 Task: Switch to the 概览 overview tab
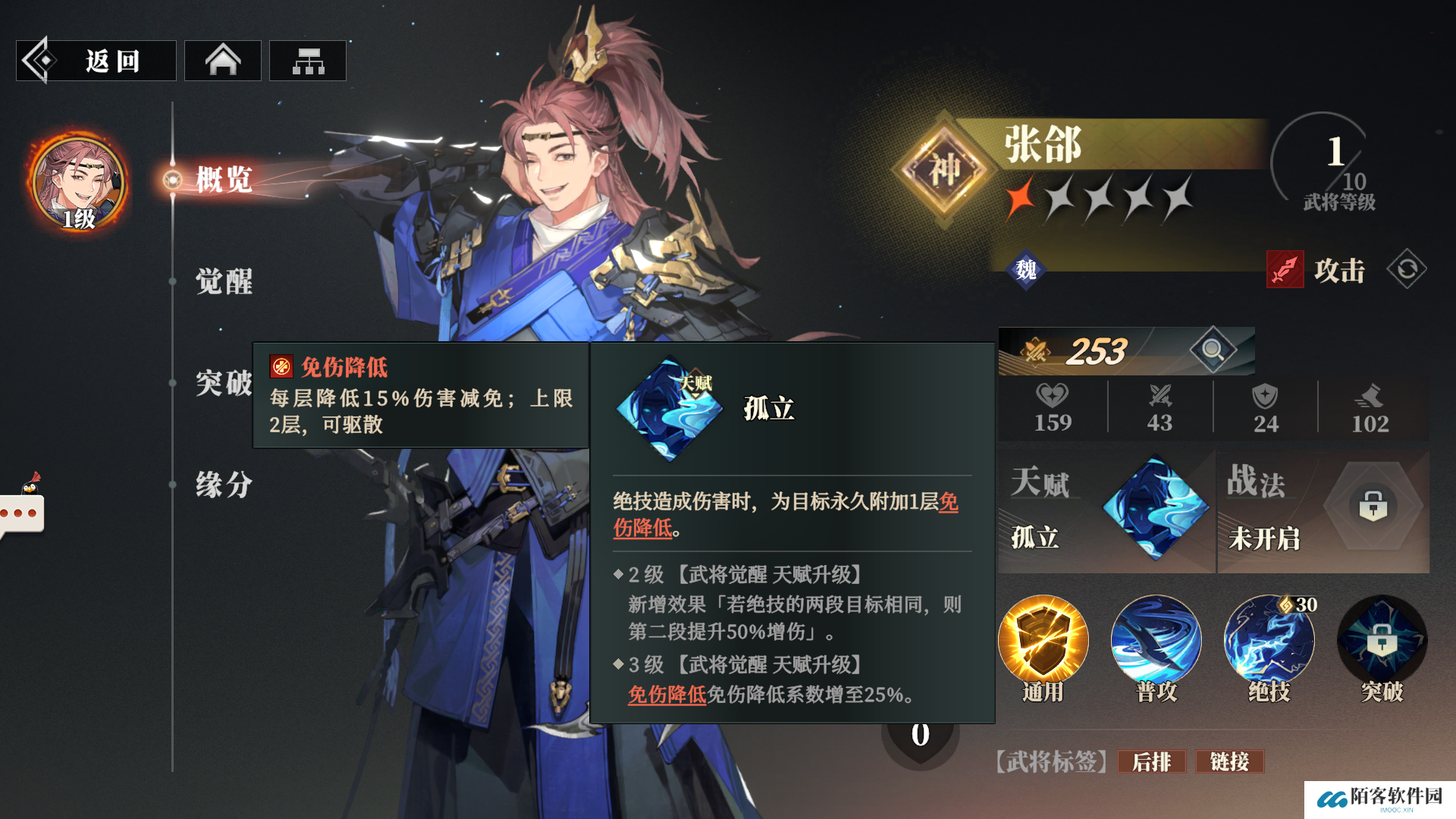[x=223, y=180]
